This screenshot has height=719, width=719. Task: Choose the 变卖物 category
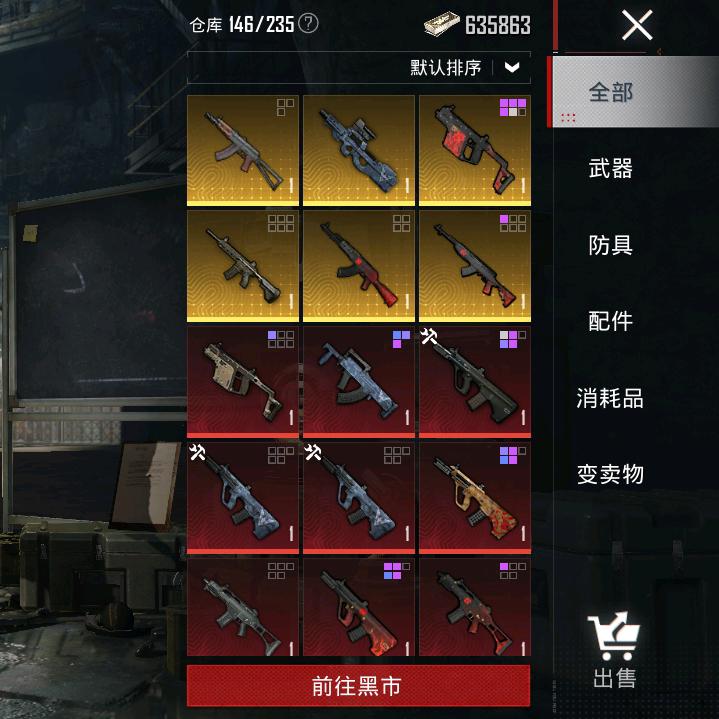pyautogui.click(x=610, y=474)
